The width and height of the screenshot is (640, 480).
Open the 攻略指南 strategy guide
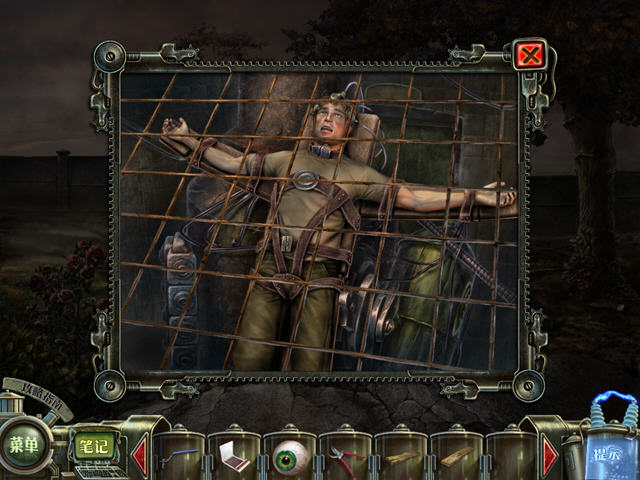[38, 391]
